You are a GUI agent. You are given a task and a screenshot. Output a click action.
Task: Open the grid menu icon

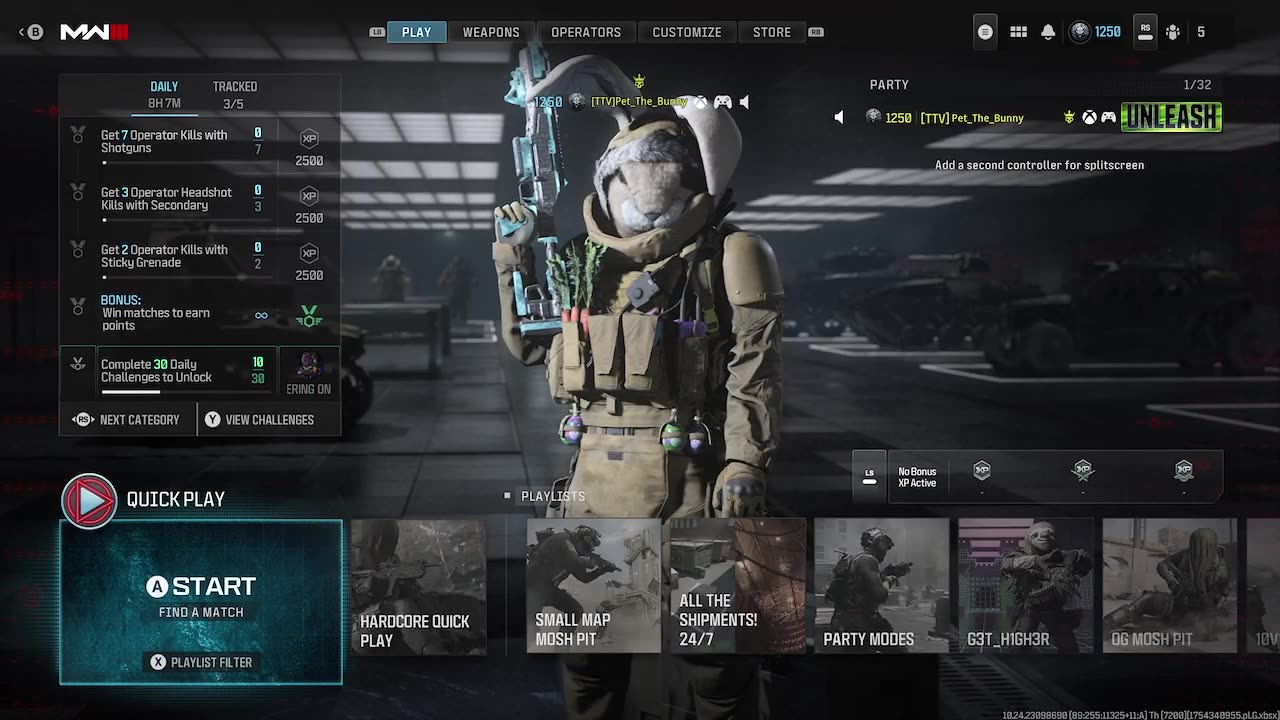(x=1018, y=32)
